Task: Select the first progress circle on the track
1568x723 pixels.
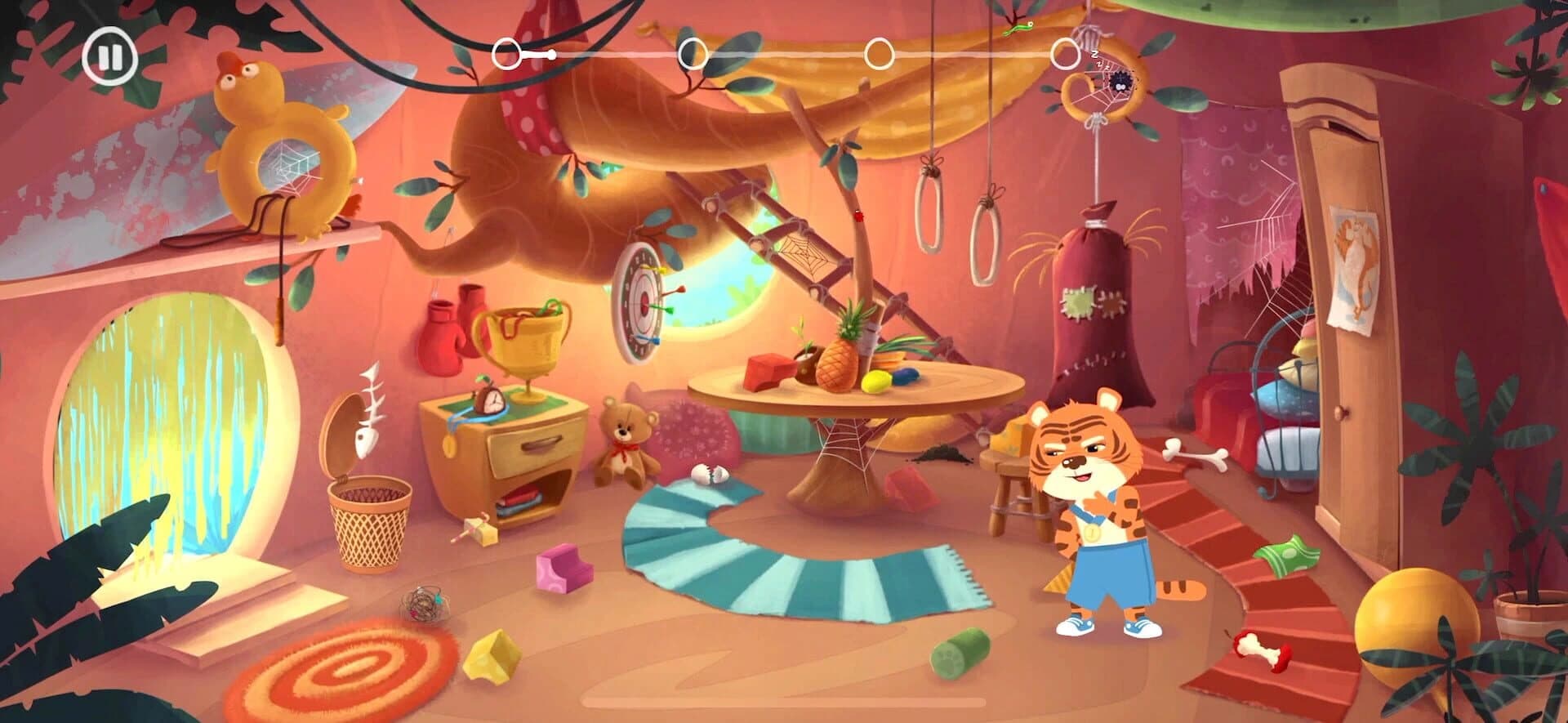Action: (505, 53)
